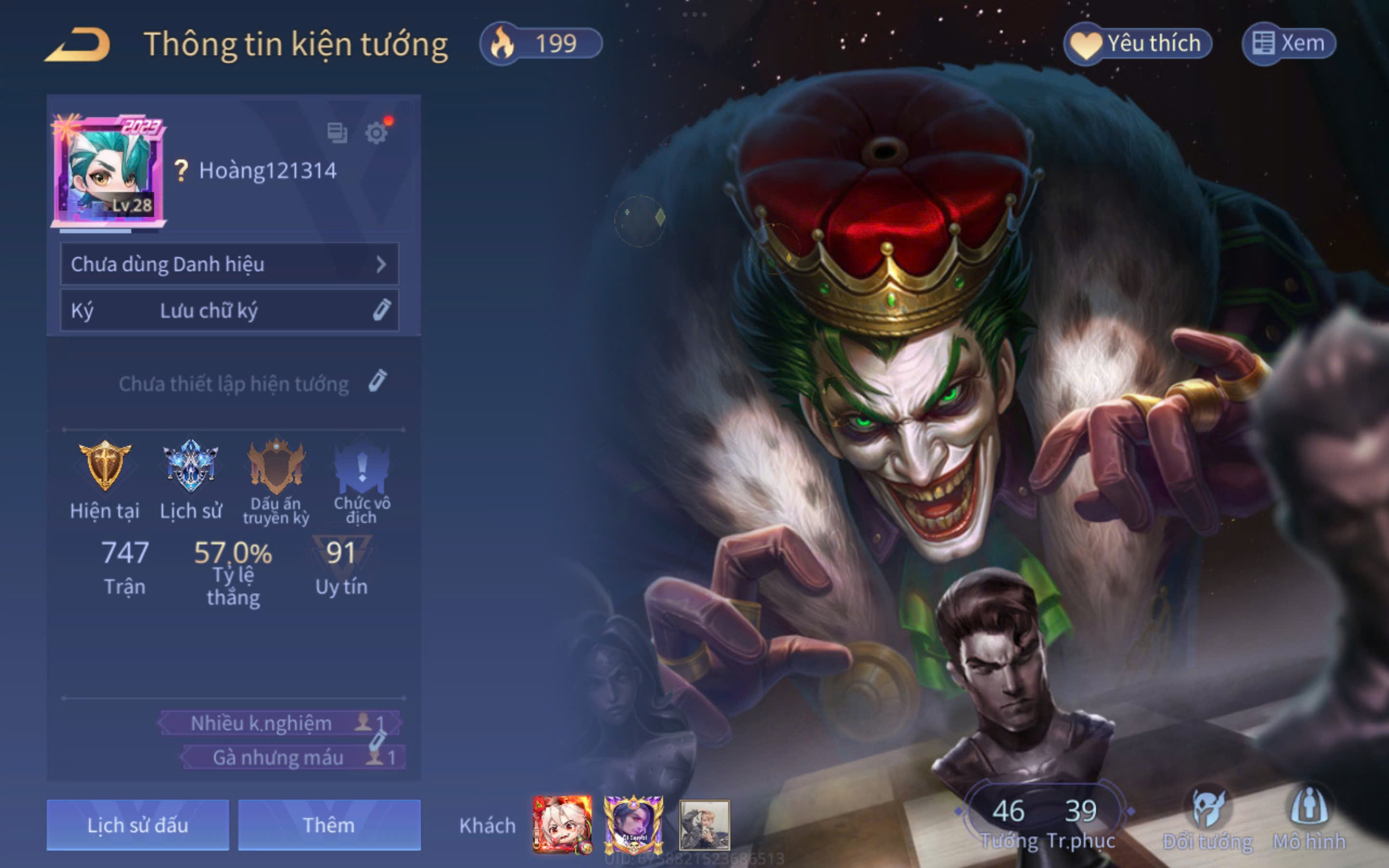Tap the 199 flame popularity counter
1389x868 pixels.
(x=541, y=43)
